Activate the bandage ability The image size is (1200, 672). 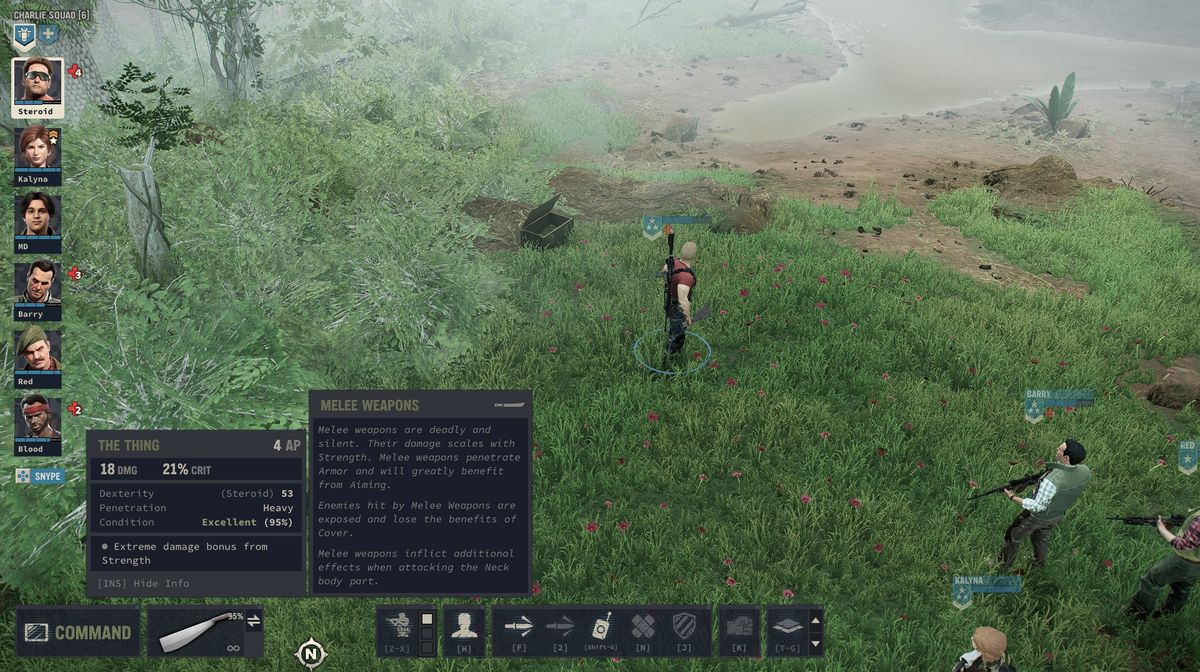coord(642,627)
